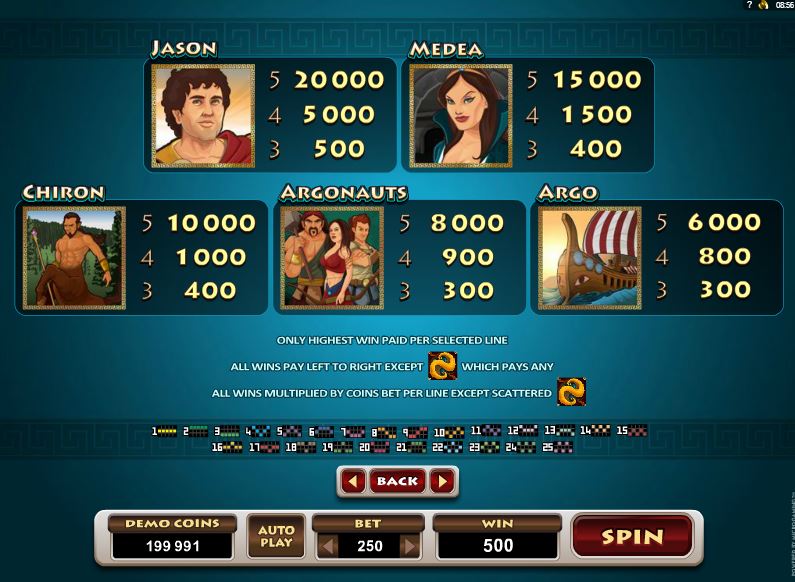
Task: Decrease the bet with the left arrow
Action: pyautogui.click(x=325, y=546)
